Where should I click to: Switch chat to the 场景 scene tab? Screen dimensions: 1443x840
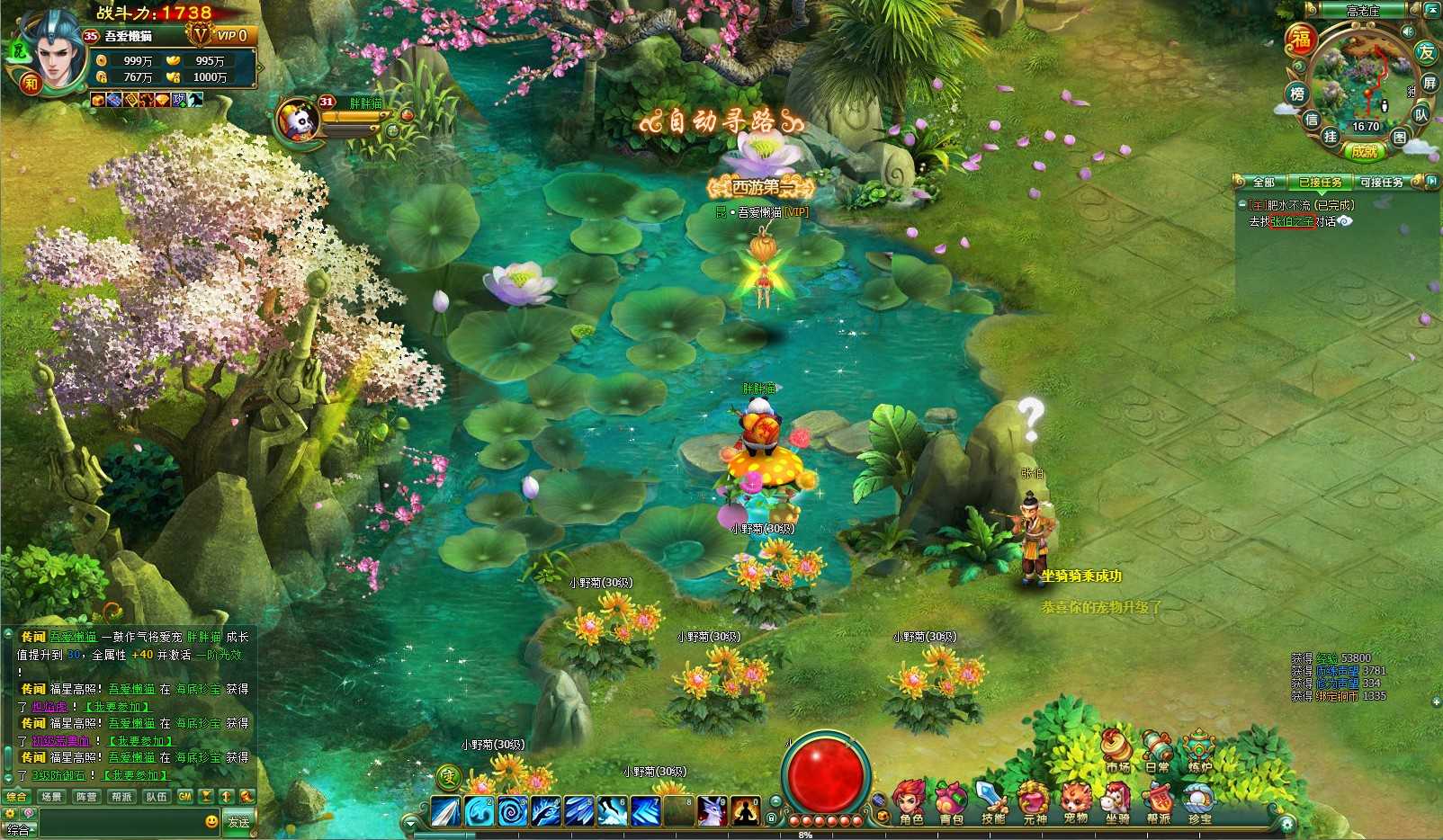(x=51, y=797)
